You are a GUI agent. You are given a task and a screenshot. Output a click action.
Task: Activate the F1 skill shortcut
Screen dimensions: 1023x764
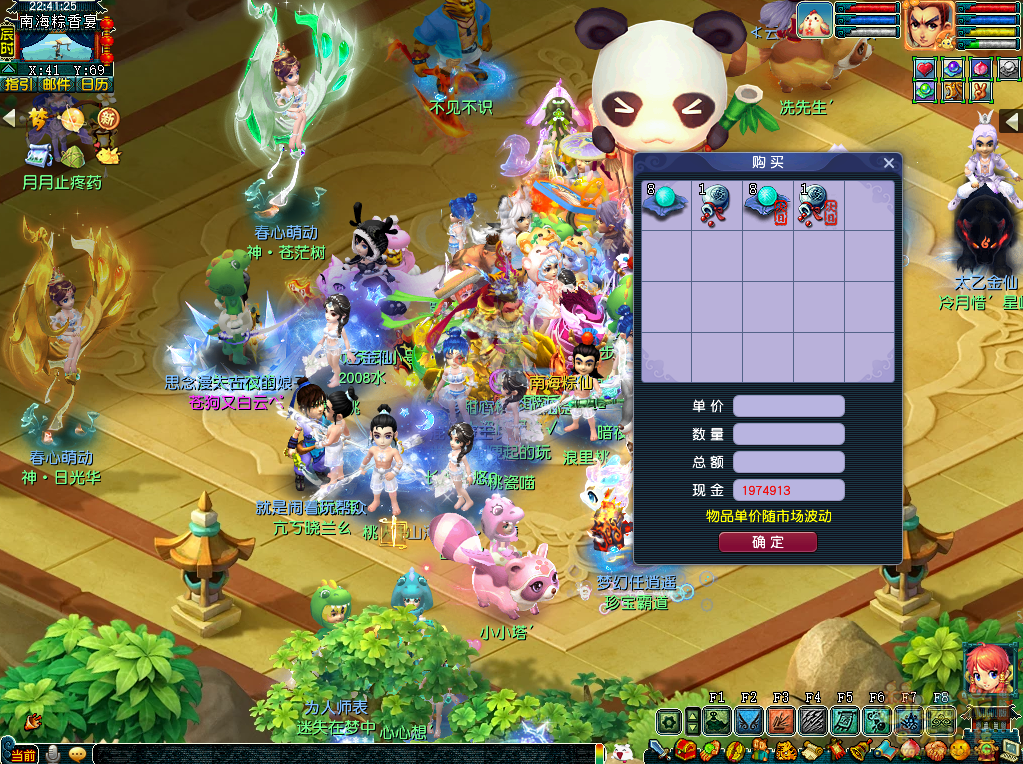716,720
